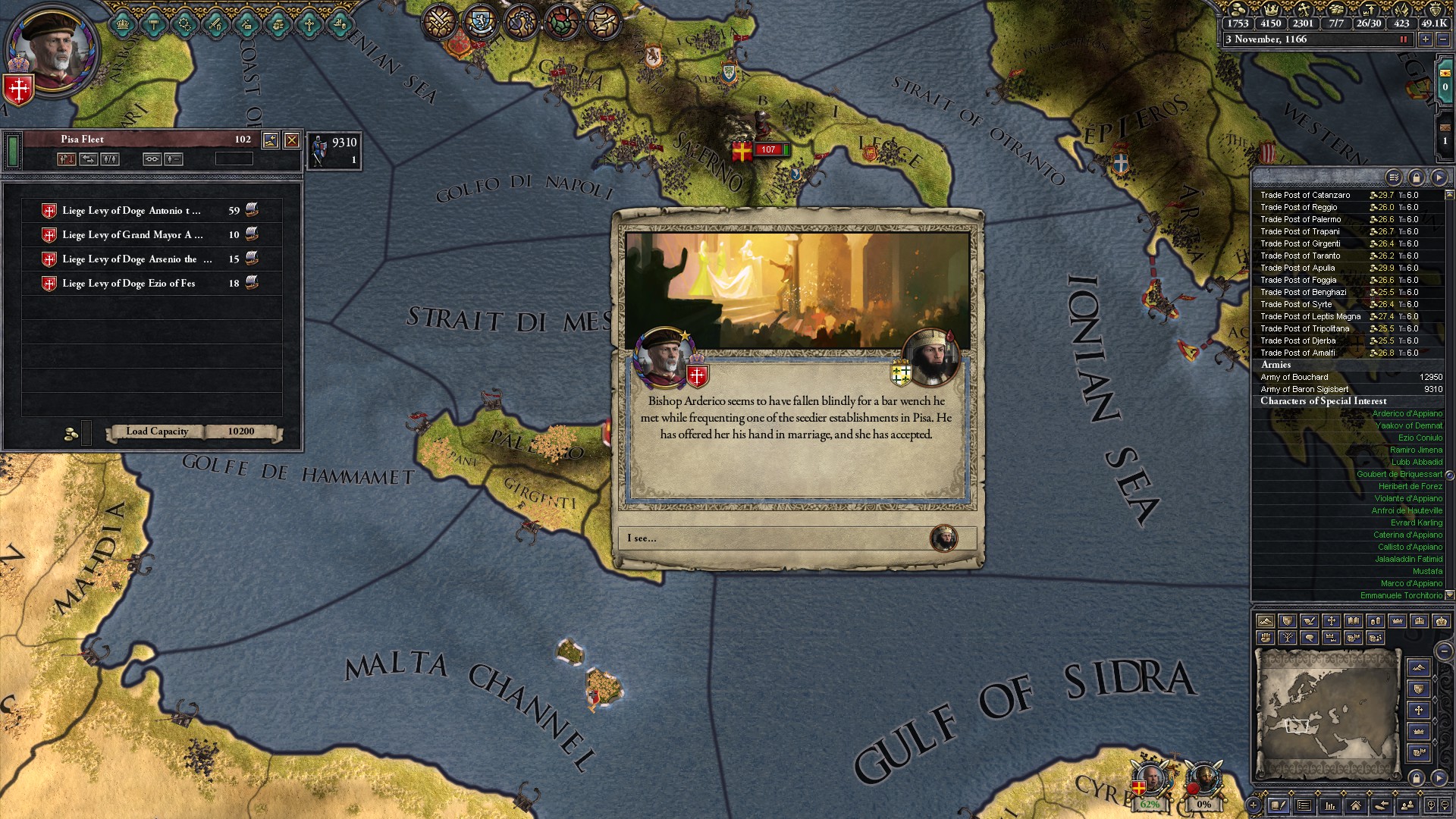The width and height of the screenshot is (1456, 819).
Task: Select the terrain map mode
Action: pos(1266,620)
